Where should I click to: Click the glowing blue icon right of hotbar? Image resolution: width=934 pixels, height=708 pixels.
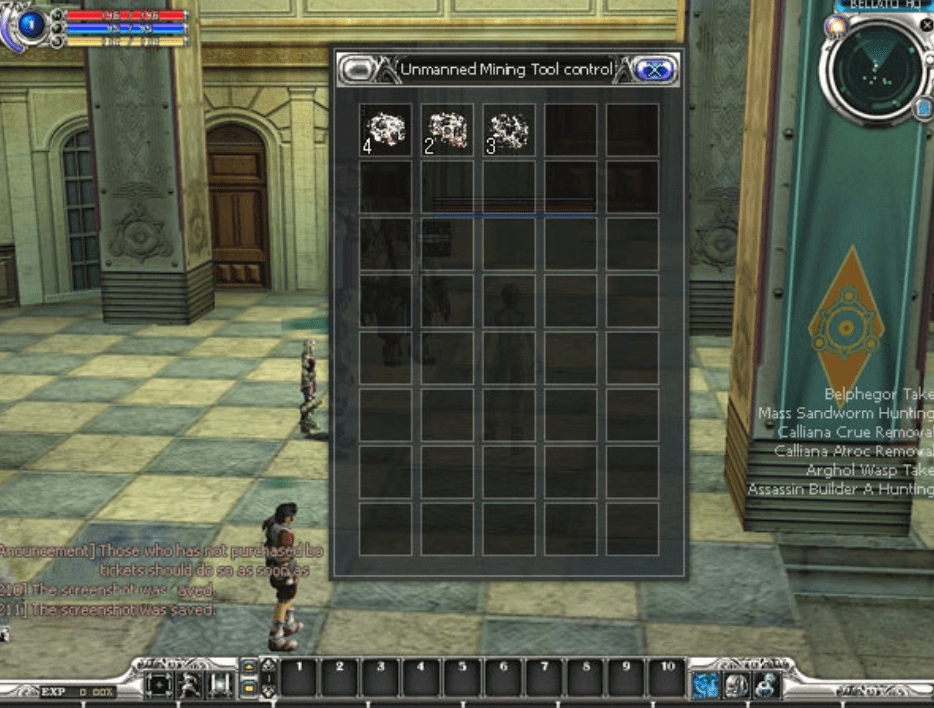[x=706, y=684]
